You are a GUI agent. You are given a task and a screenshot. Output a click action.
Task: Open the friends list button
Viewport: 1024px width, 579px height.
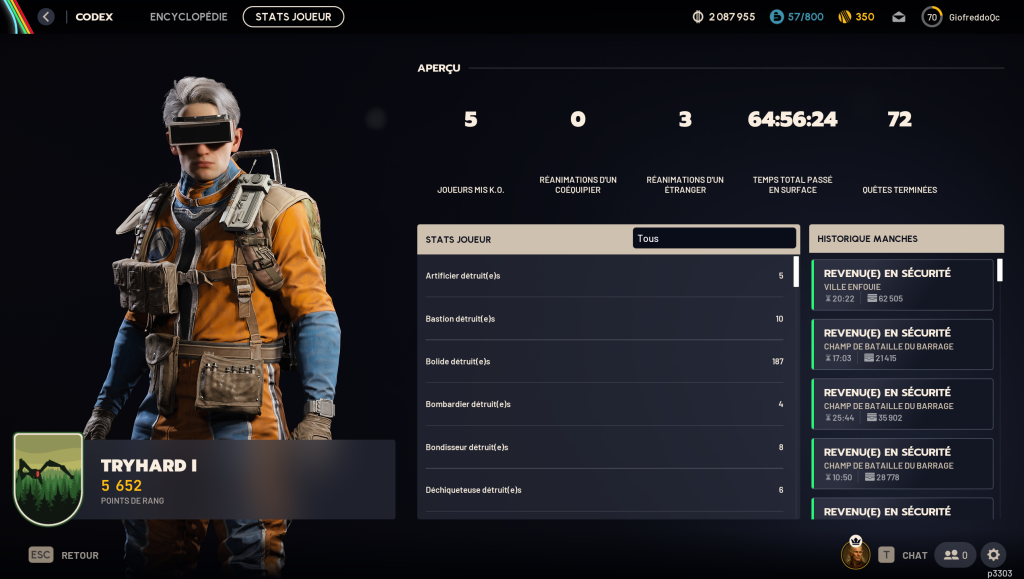955,555
